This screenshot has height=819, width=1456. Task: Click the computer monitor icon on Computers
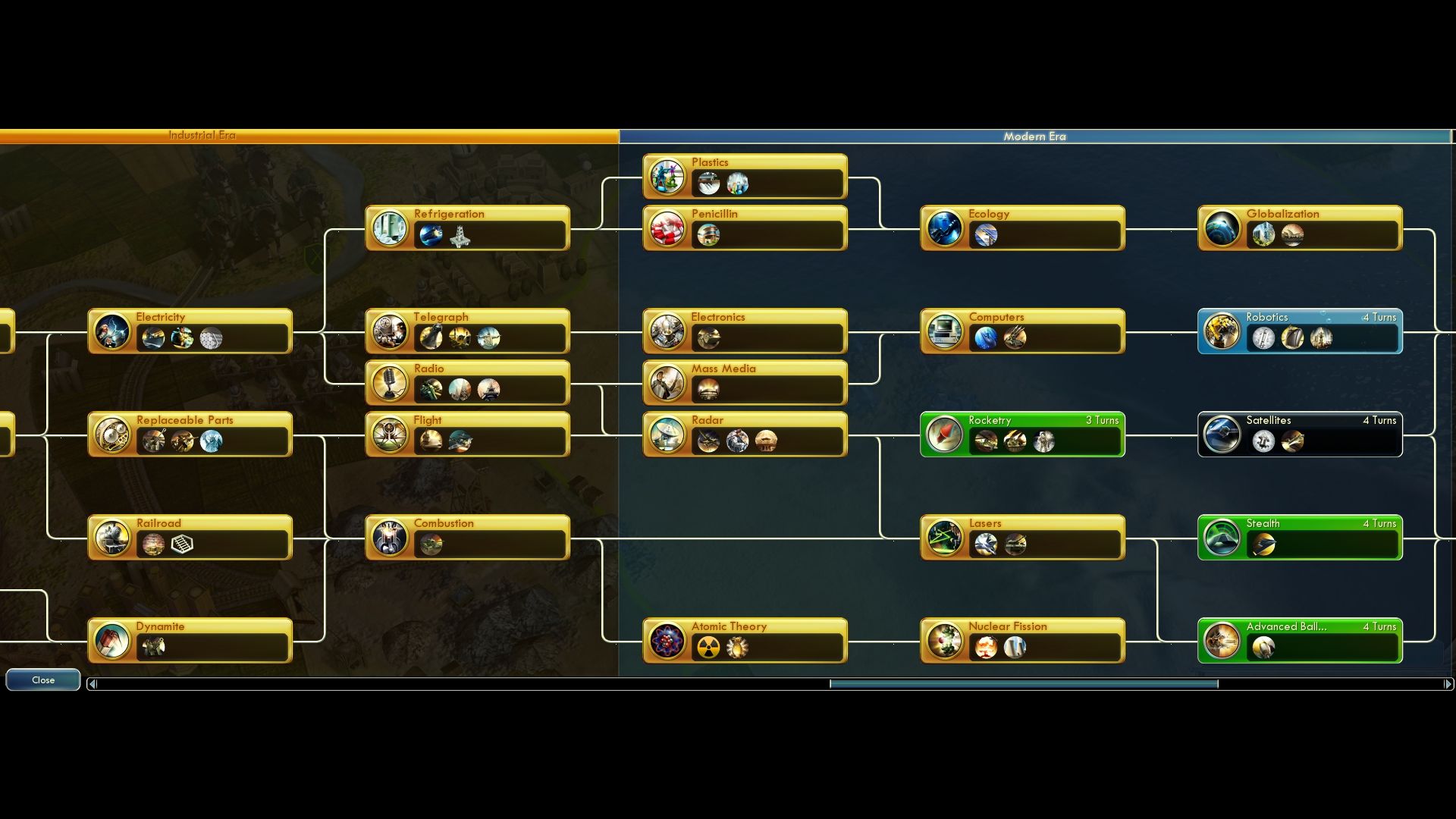click(x=945, y=331)
